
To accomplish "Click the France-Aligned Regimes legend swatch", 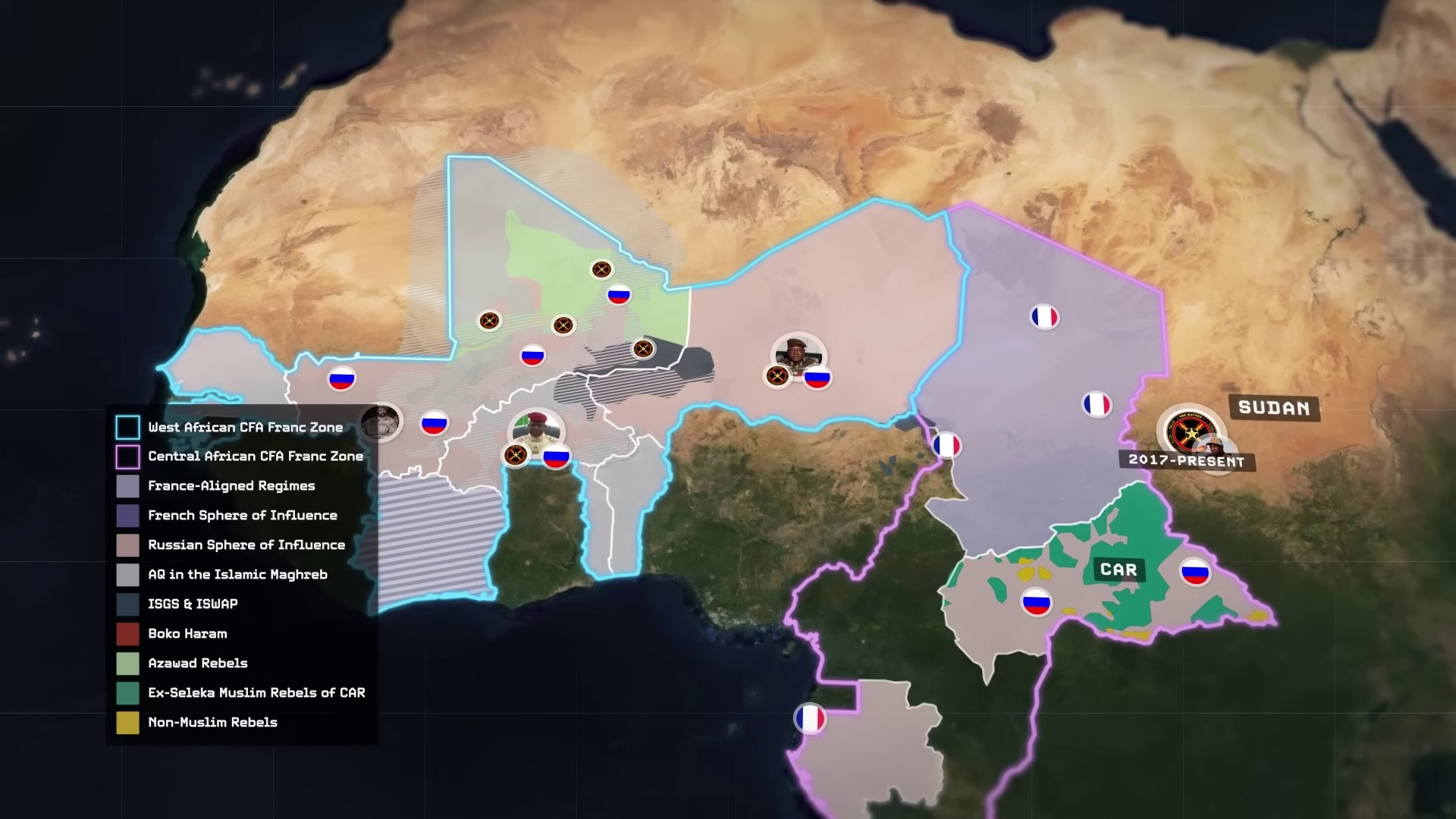I will click(127, 486).
